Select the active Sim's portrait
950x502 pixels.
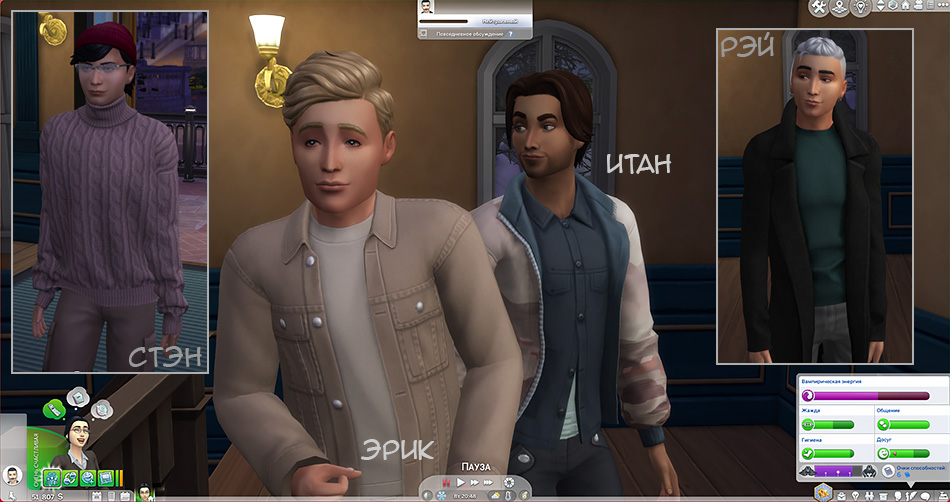(77, 438)
